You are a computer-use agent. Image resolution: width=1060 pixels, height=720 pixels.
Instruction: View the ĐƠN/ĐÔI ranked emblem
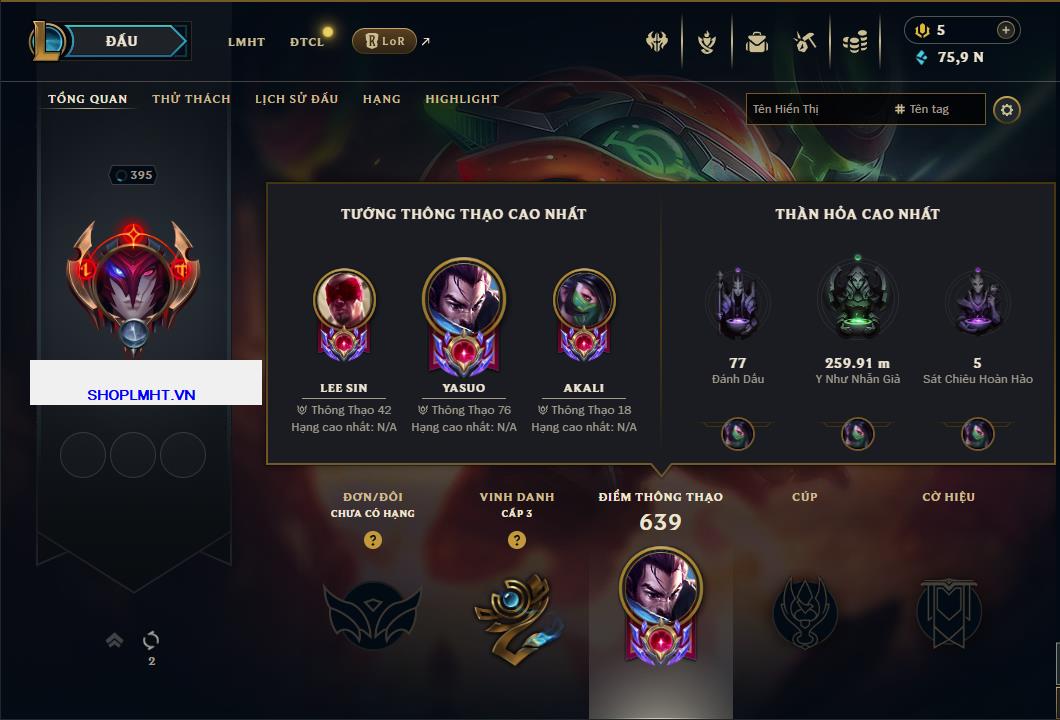pyautogui.click(x=372, y=610)
